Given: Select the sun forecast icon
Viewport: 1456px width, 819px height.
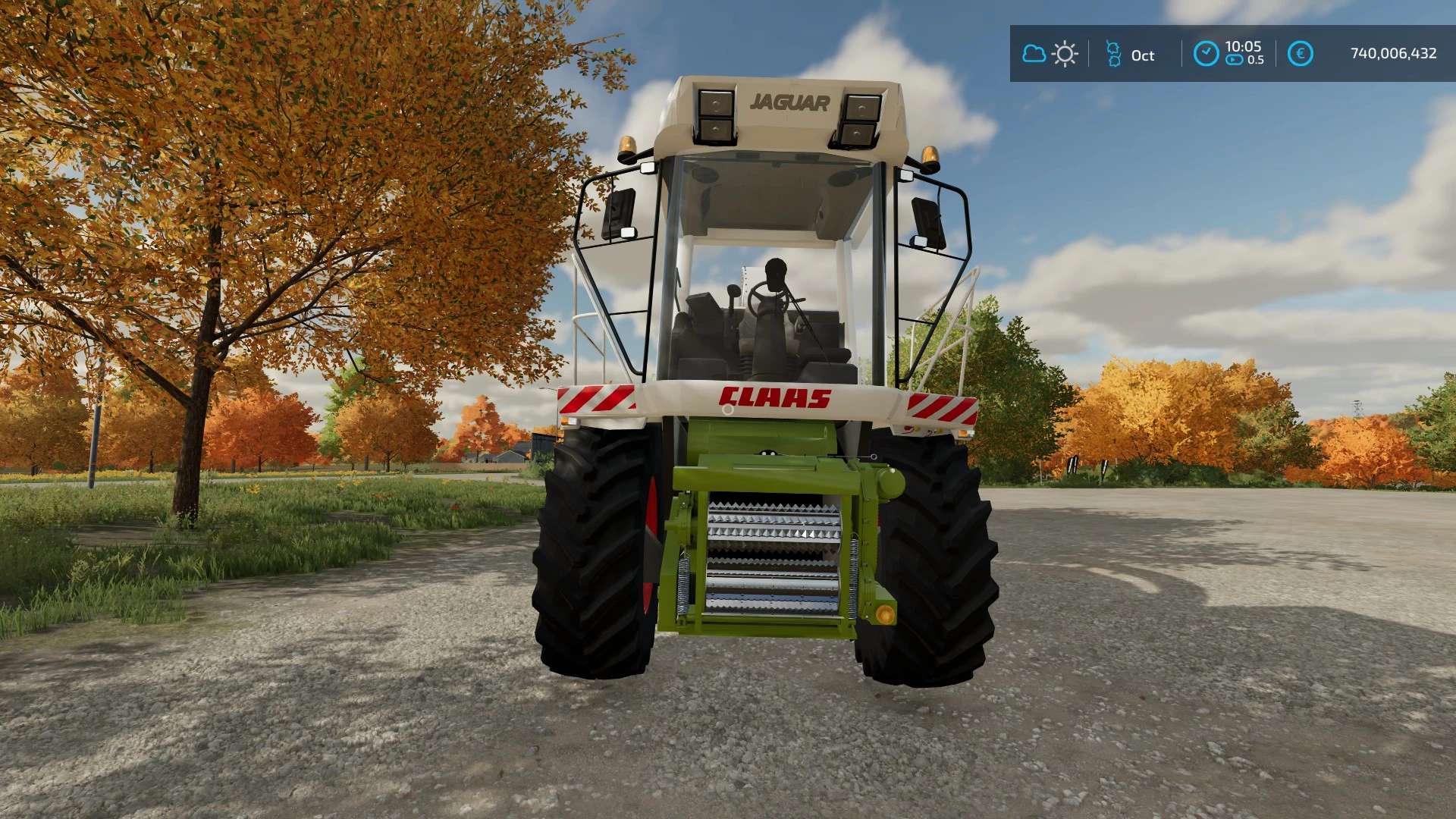Looking at the screenshot, I should [x=1065, y=54].
